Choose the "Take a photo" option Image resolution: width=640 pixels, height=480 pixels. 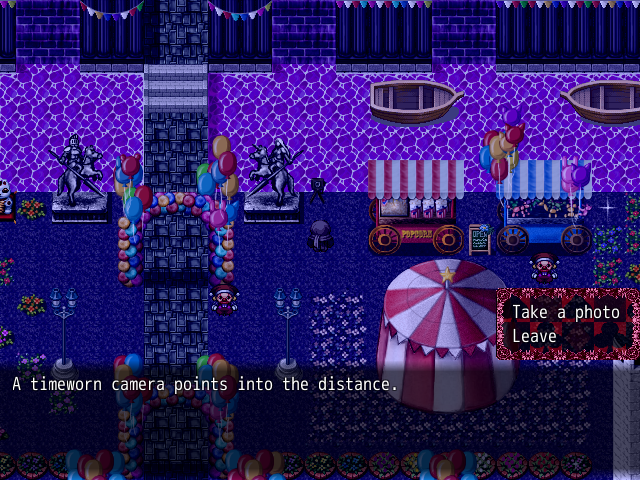pyautogui.click(x=566, y=312)
